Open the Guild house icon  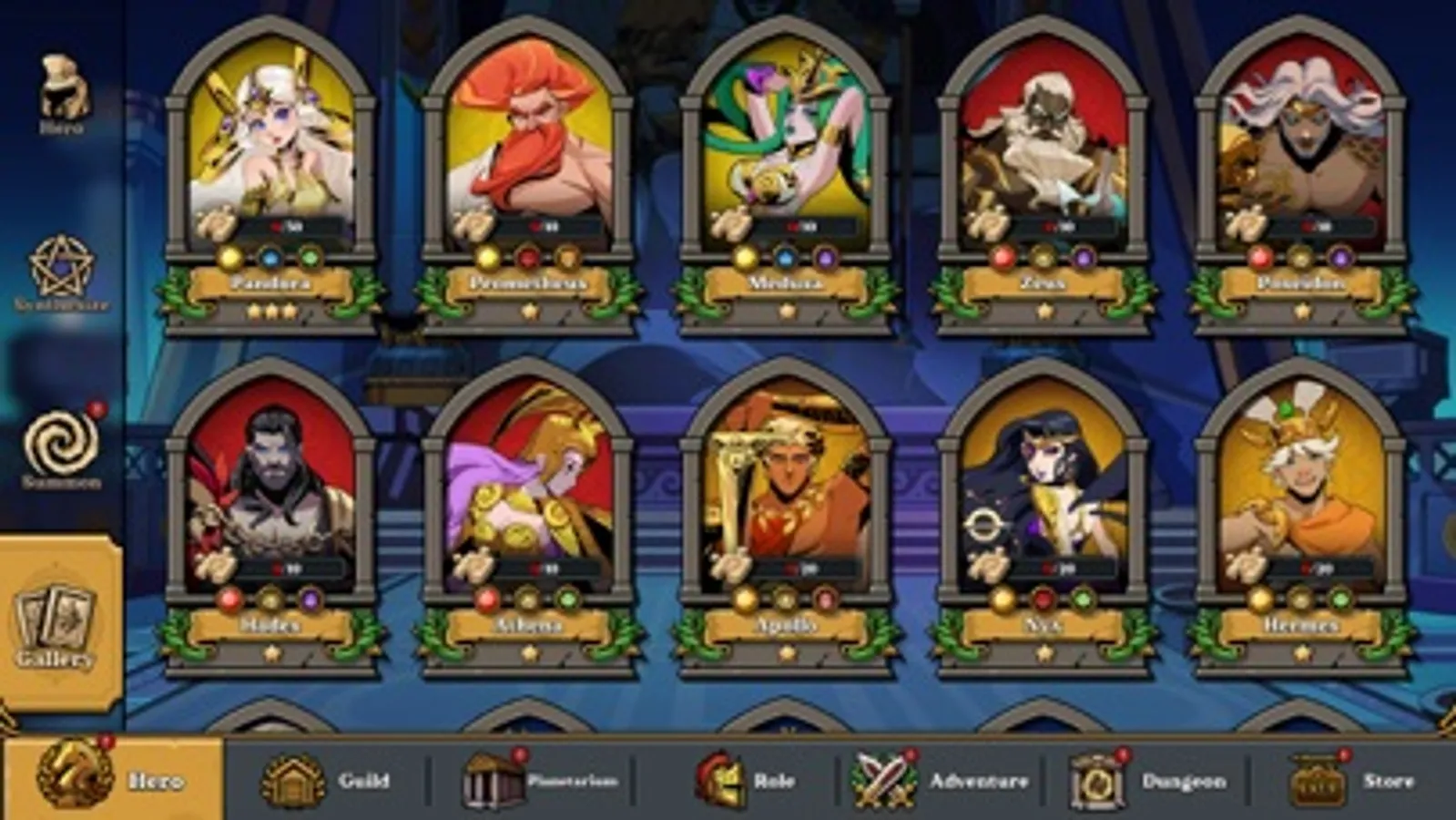tap(293, 781)
